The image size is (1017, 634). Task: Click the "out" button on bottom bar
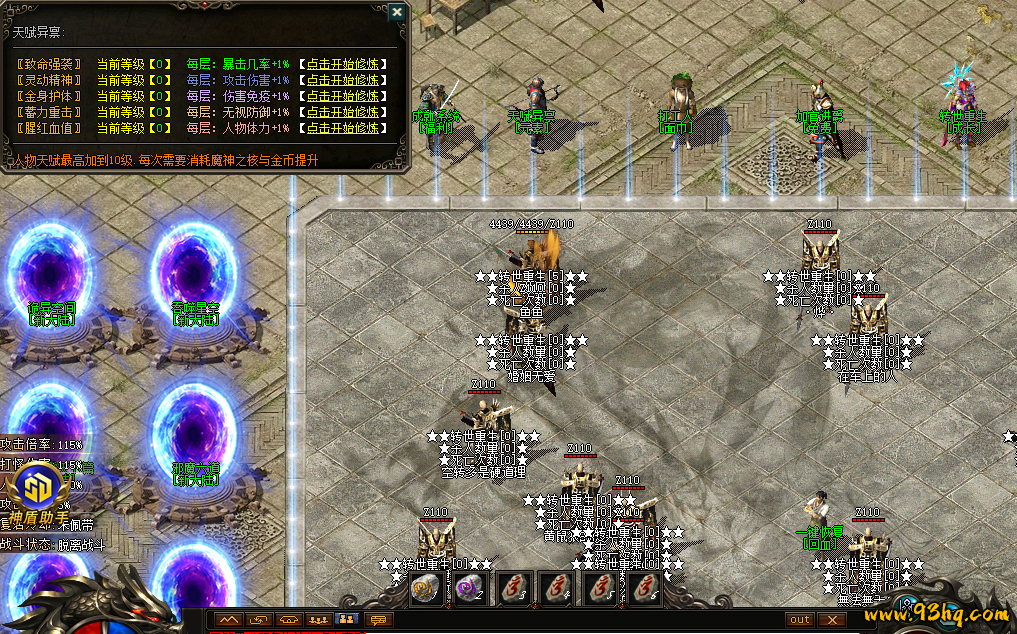(800, 620)
